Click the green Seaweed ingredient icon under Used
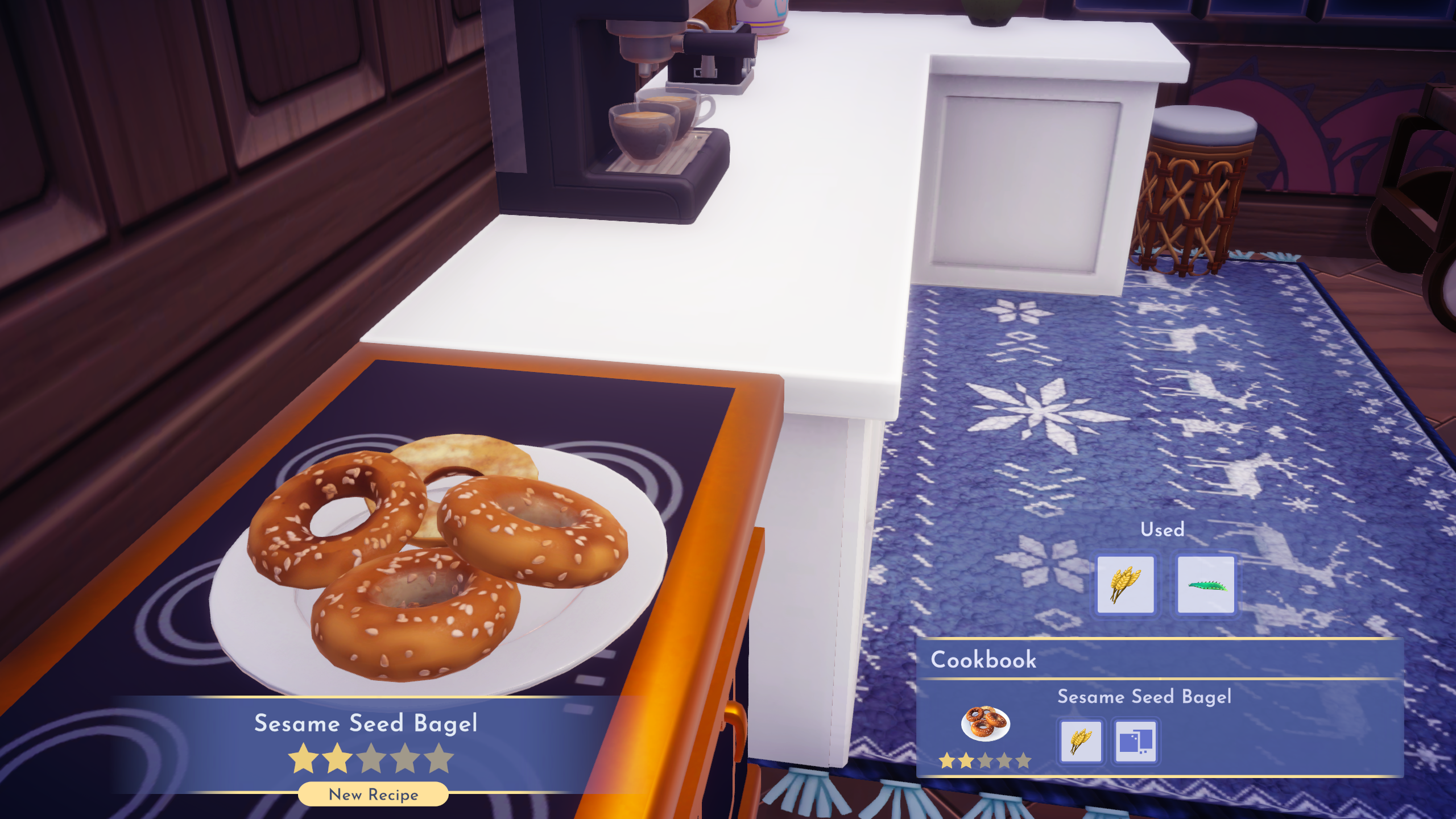 (1206, 583)
